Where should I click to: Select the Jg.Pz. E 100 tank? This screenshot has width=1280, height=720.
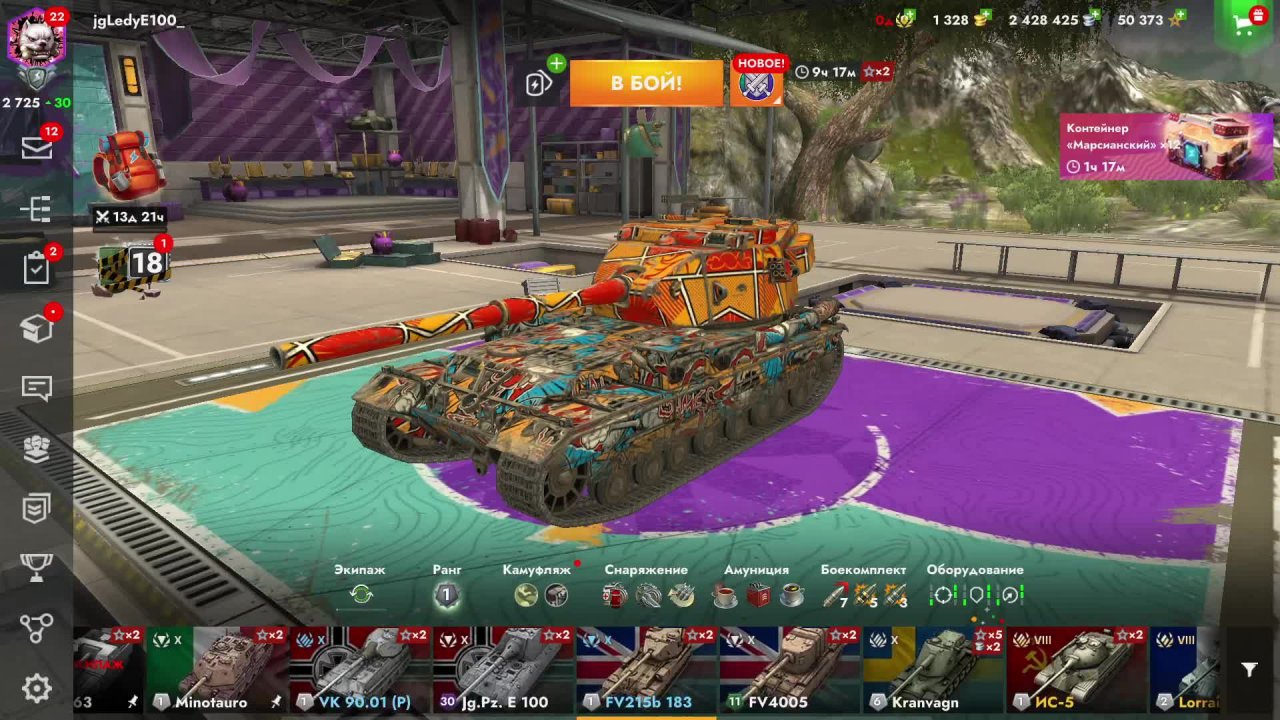click(x=503, y=669)
